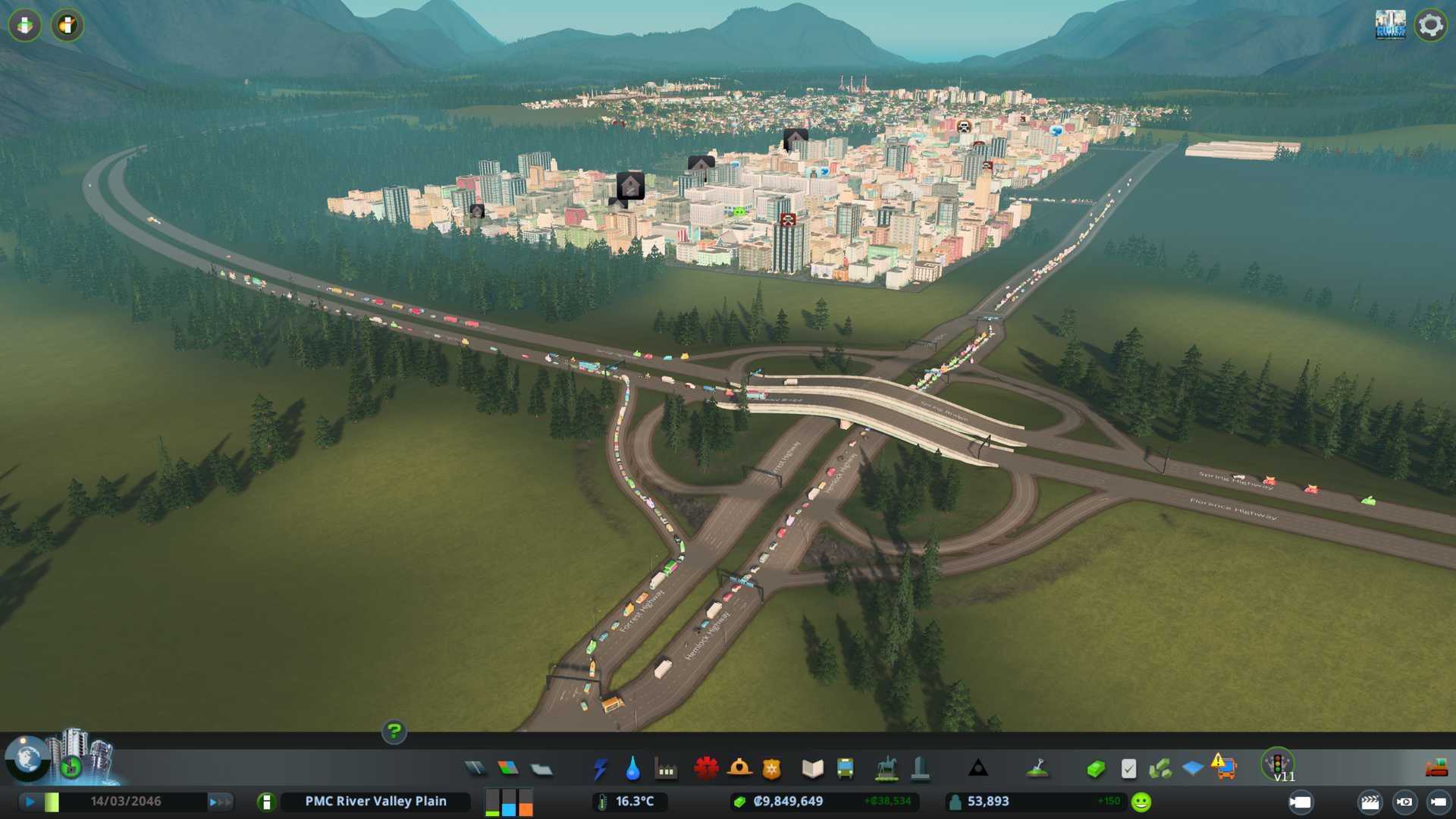Open the Public Transport bus menu
Viewport: 1456px width, 819px height.
(x=845, y=769)
